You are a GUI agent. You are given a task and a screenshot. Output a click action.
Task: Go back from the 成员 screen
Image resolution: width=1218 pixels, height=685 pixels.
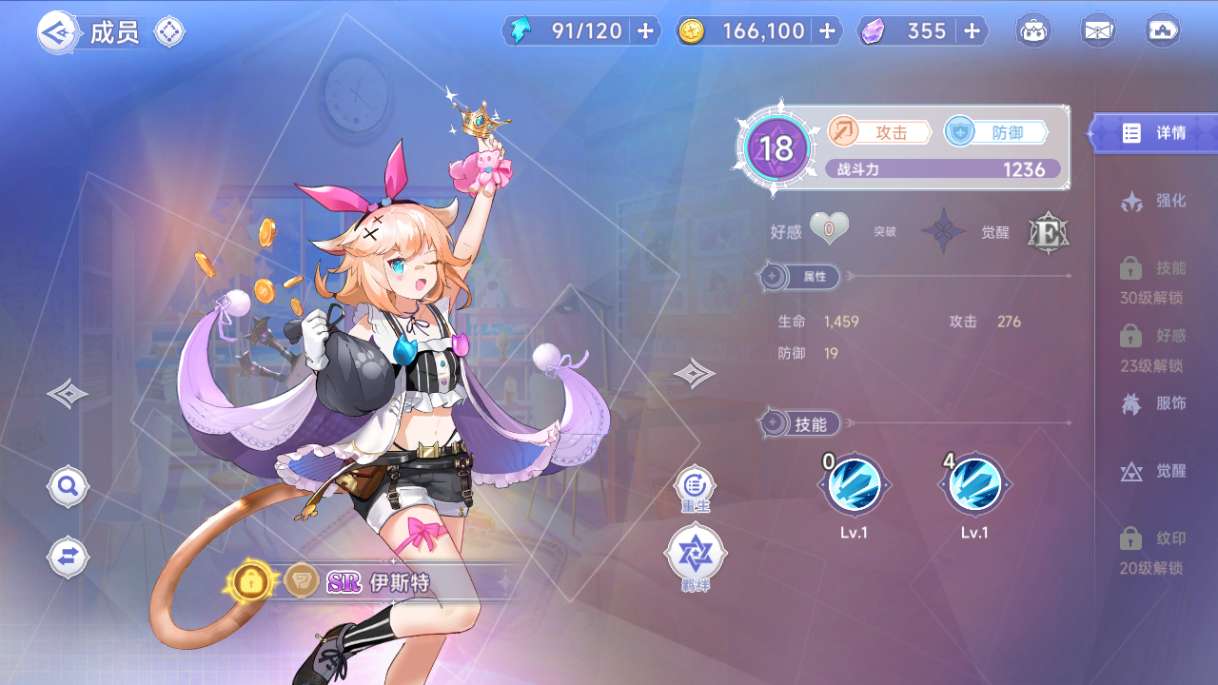pyautogui.click(x=58, y=32)
